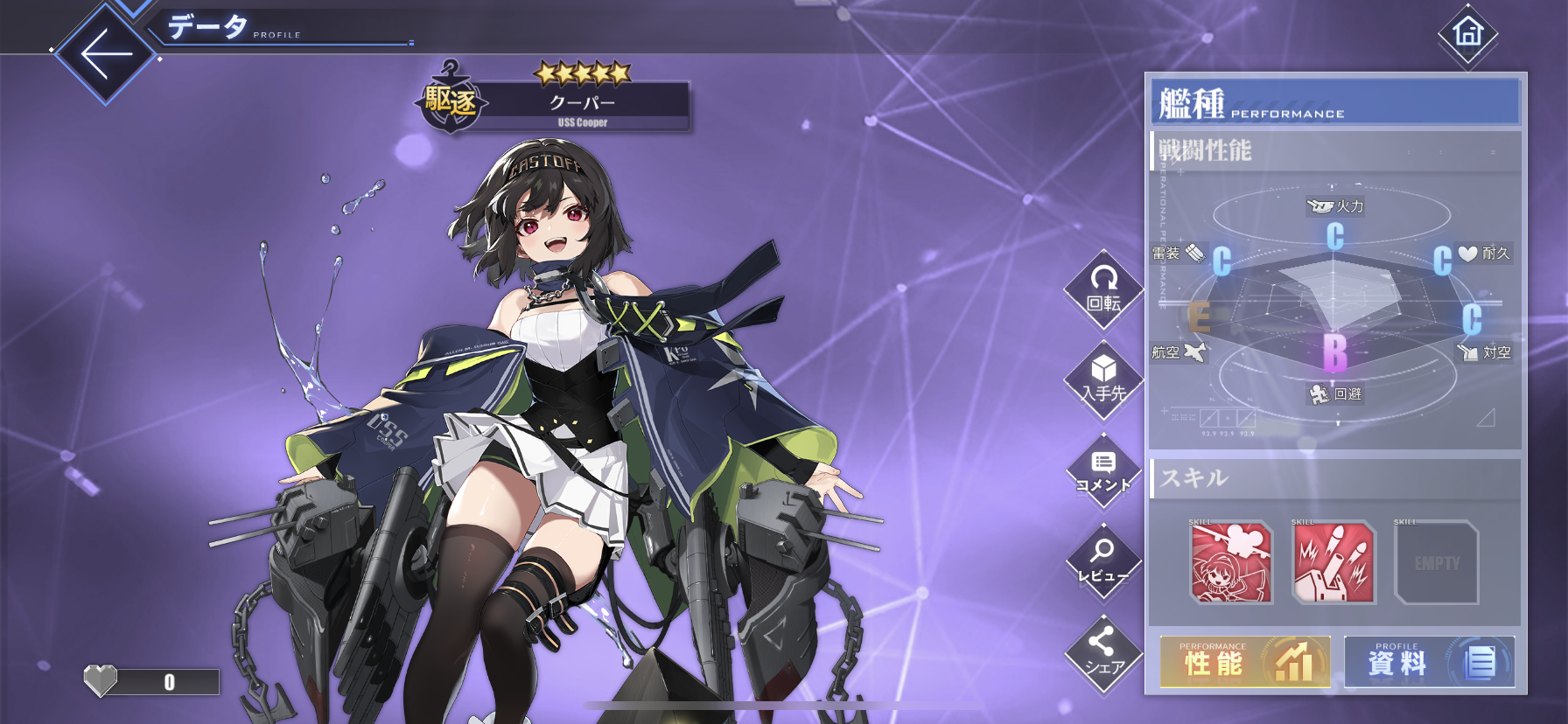Select the empty third skill slot
The height and width of the screenshot is (724, 1568).
(x=1436, y=566)
